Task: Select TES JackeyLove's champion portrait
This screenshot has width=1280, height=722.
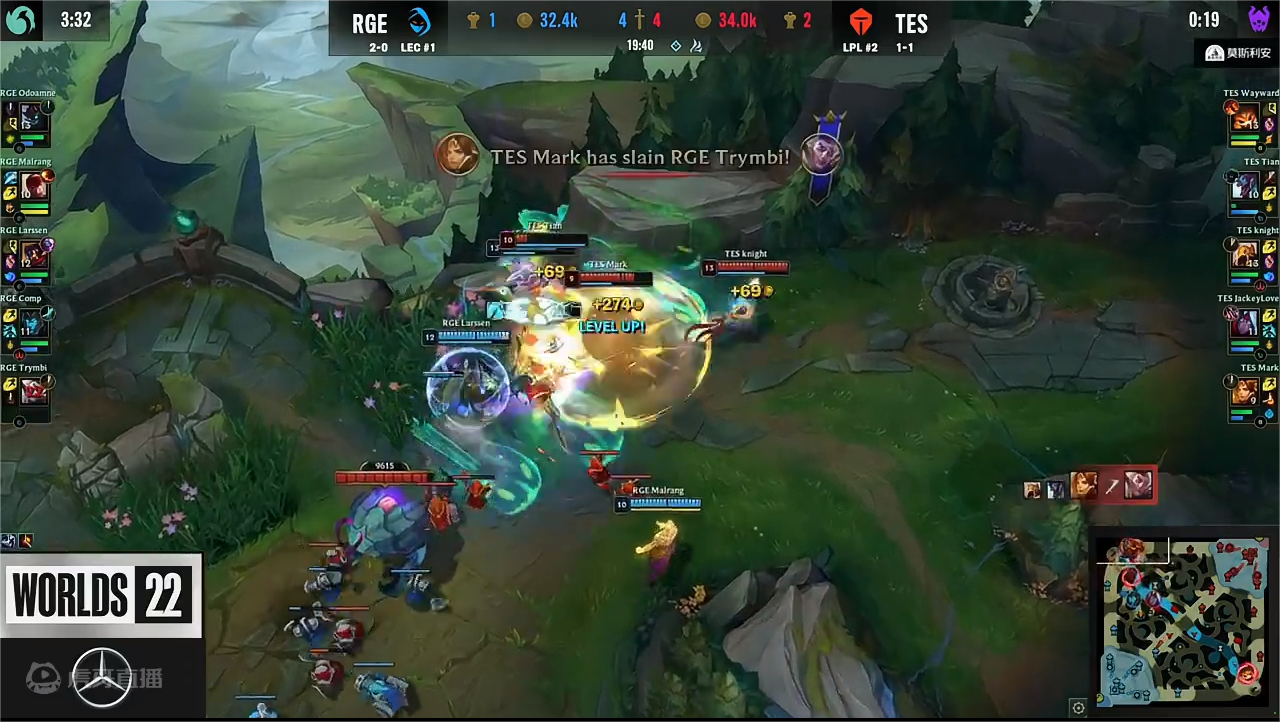Action: click(1245, 323)
